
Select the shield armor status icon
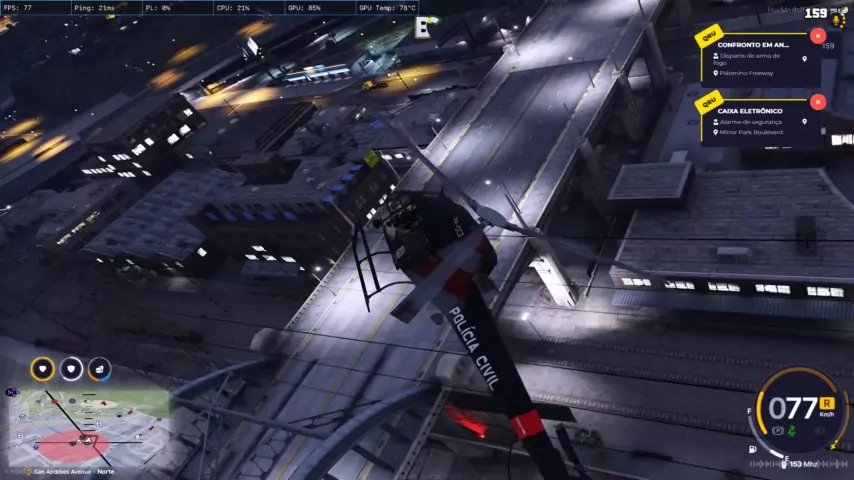(x=71, y=369)
